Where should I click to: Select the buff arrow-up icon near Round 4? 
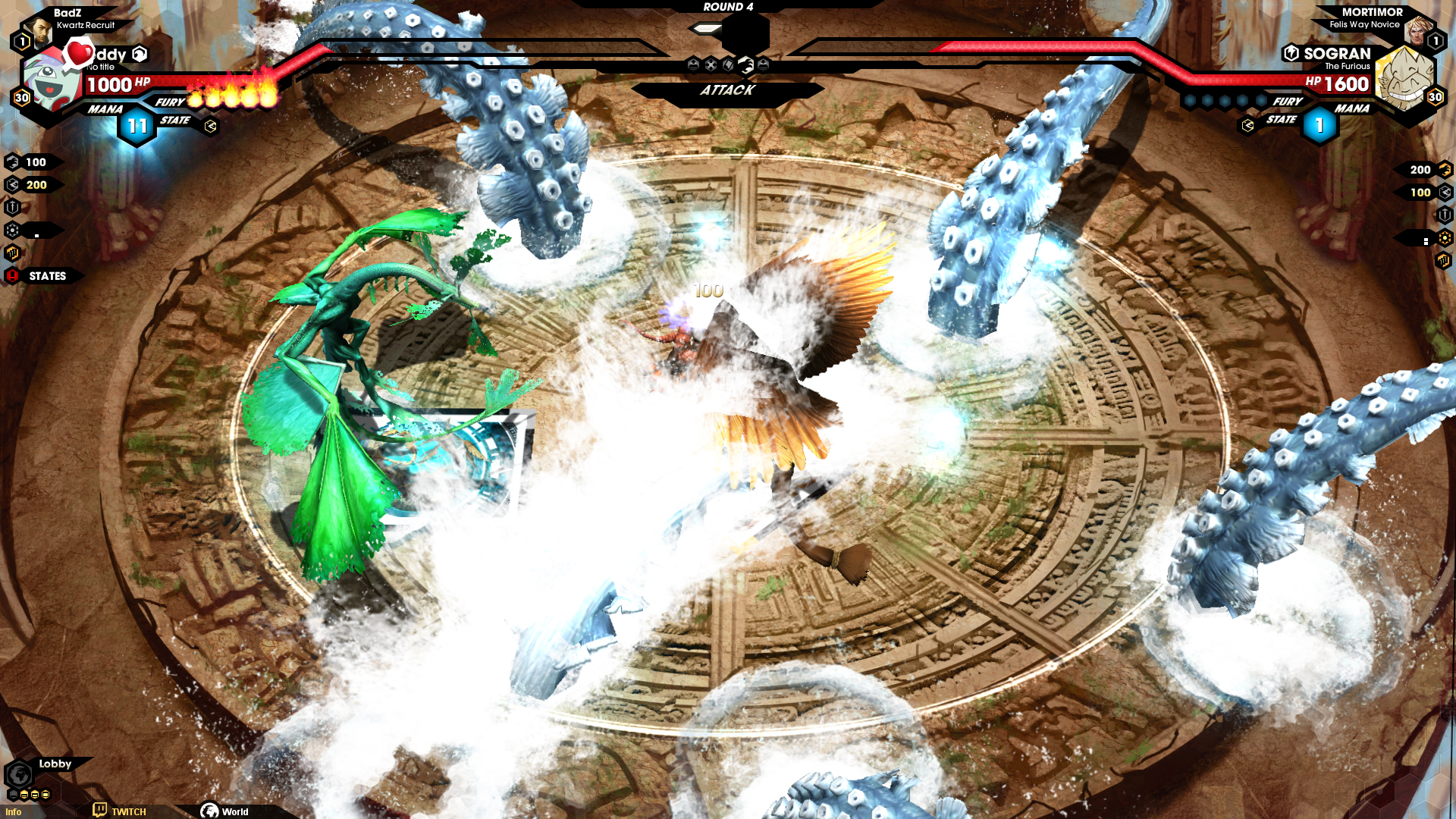(692, 64)
